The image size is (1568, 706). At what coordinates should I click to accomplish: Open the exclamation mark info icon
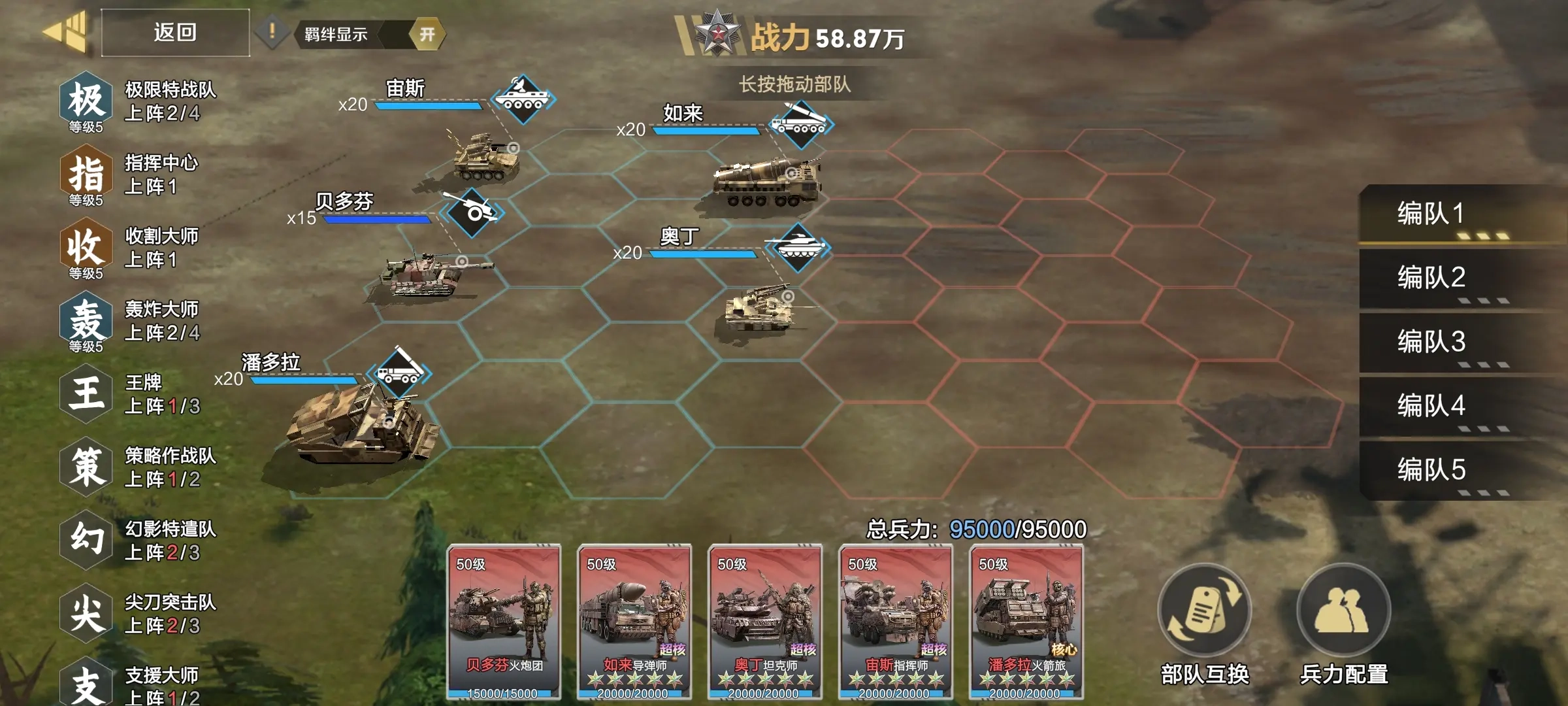[272, 31]
